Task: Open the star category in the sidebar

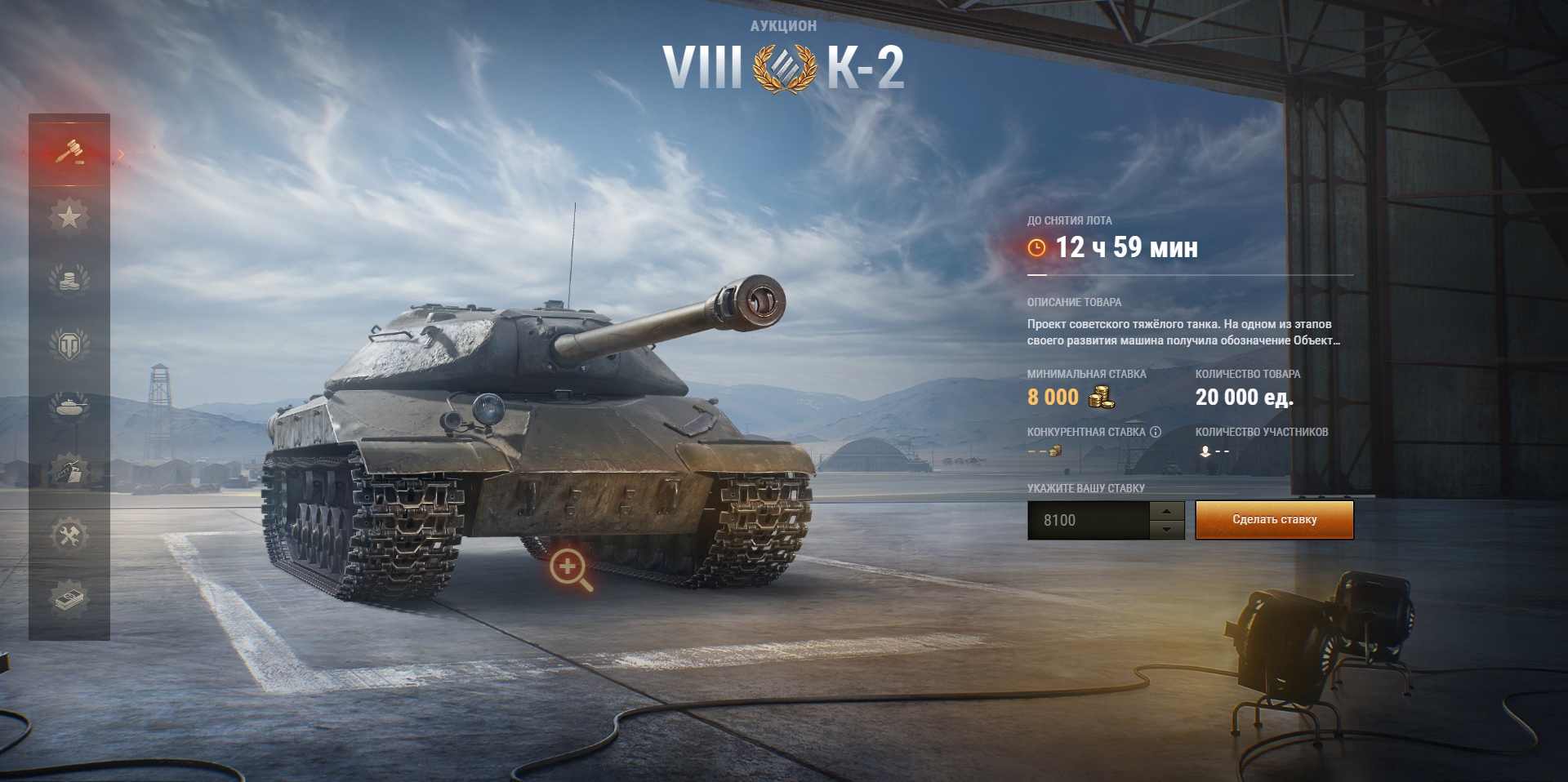Action: coord(69,216)
